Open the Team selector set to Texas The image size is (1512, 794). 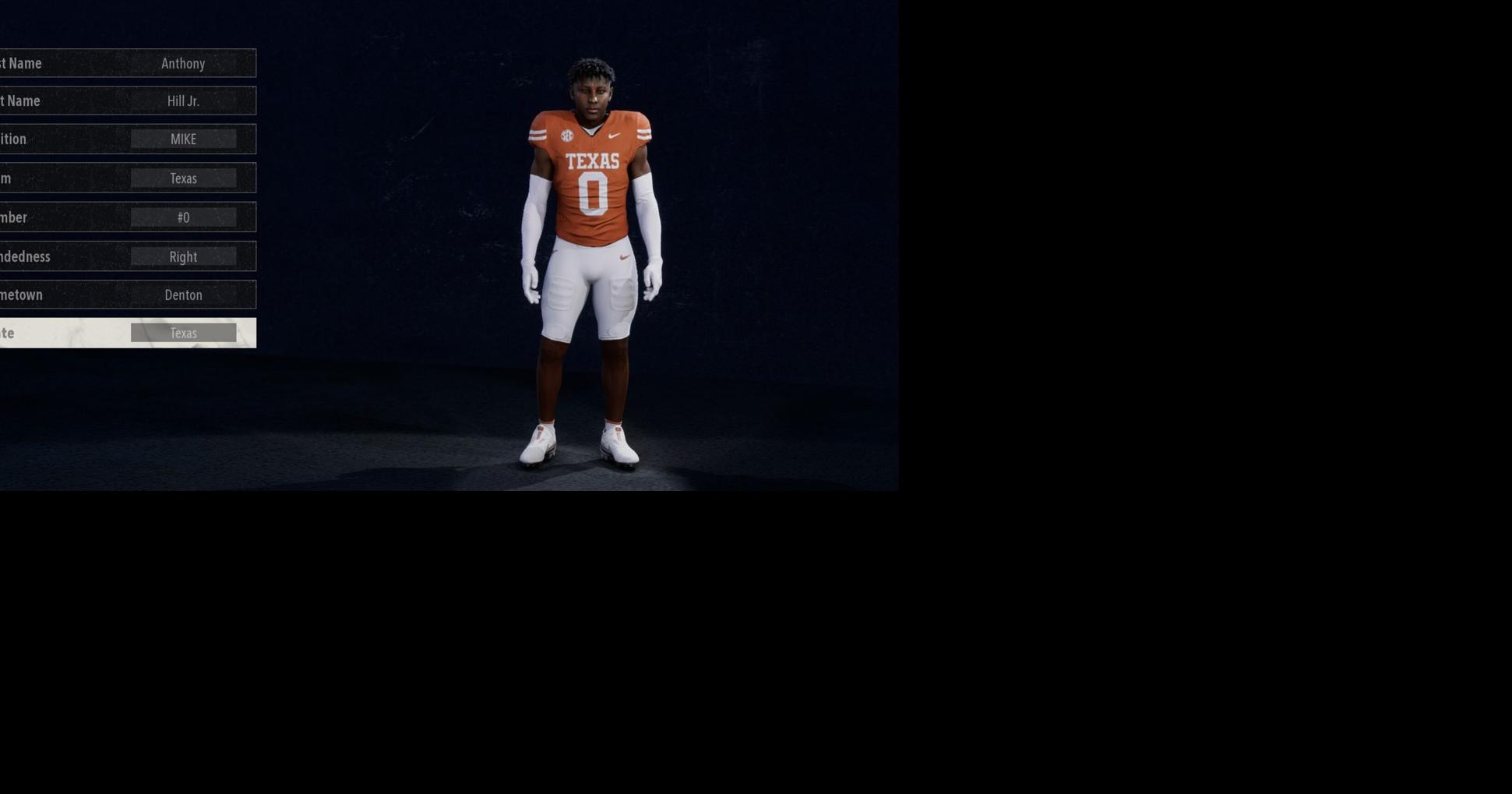tap(184, 178)
